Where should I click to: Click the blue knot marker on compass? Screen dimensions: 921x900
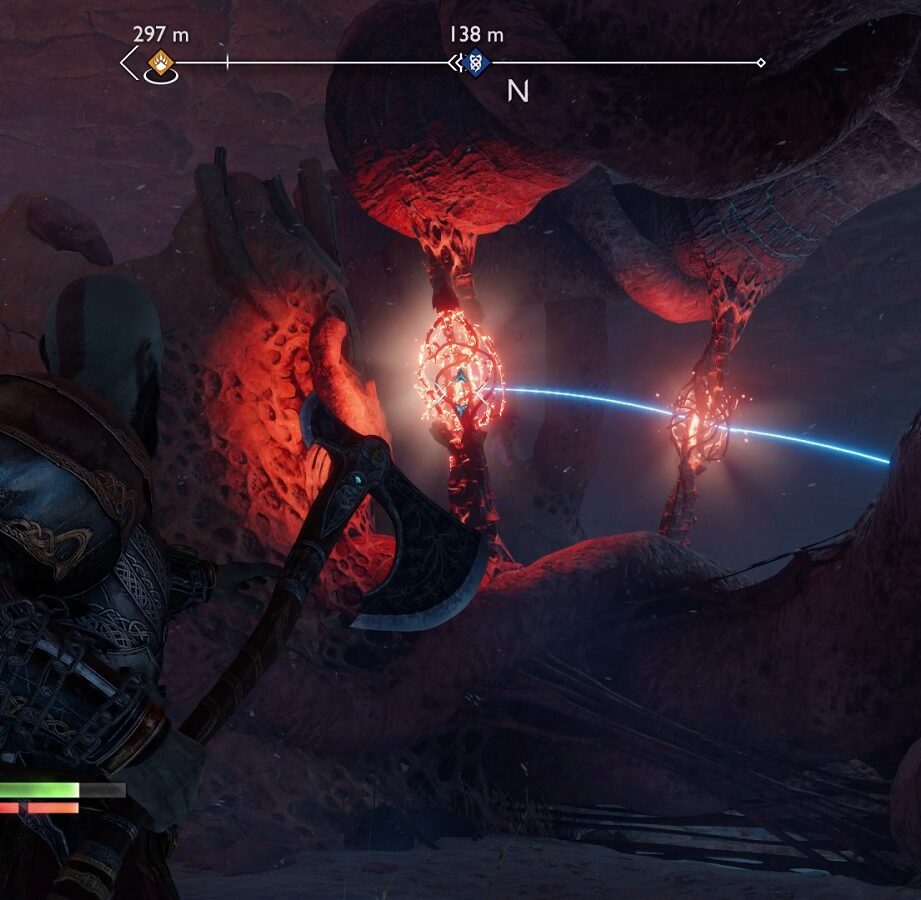[477, 63]
